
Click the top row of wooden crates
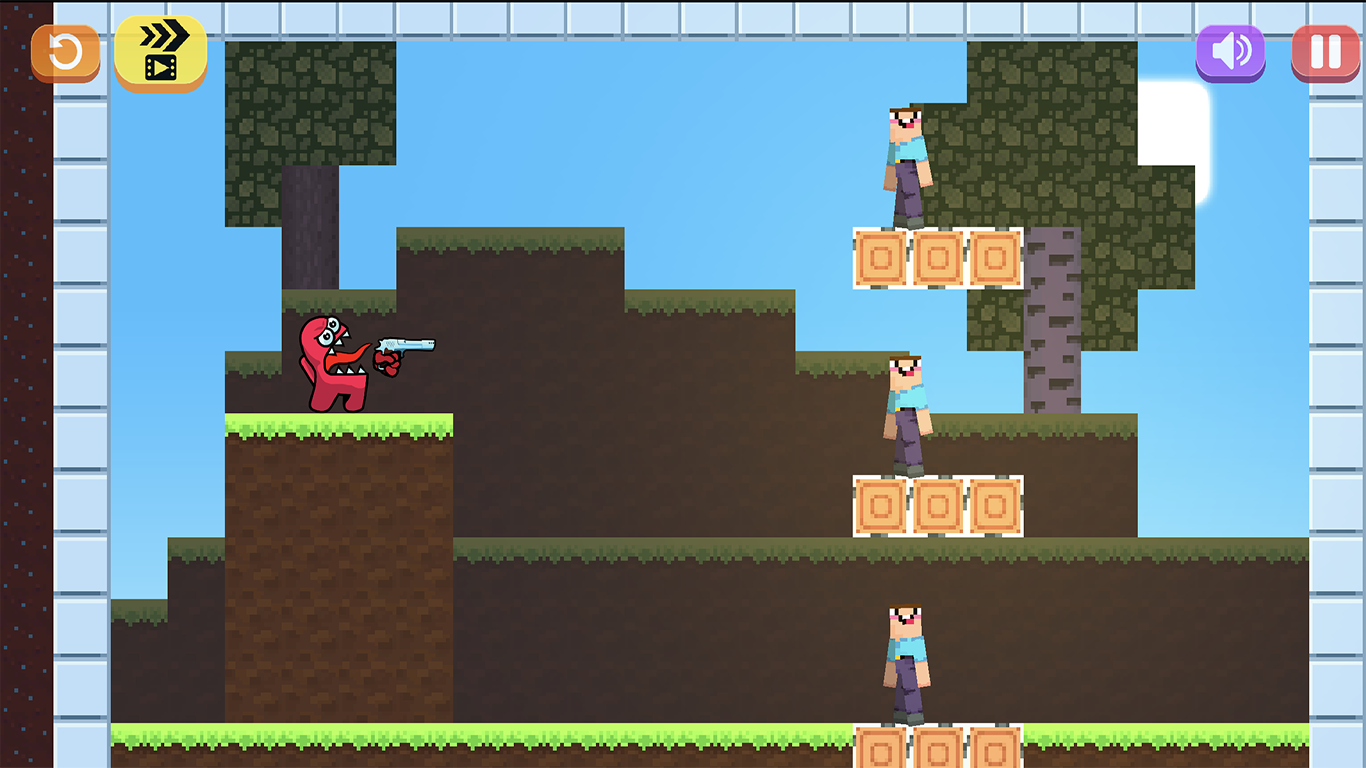(x=935, y=258)
